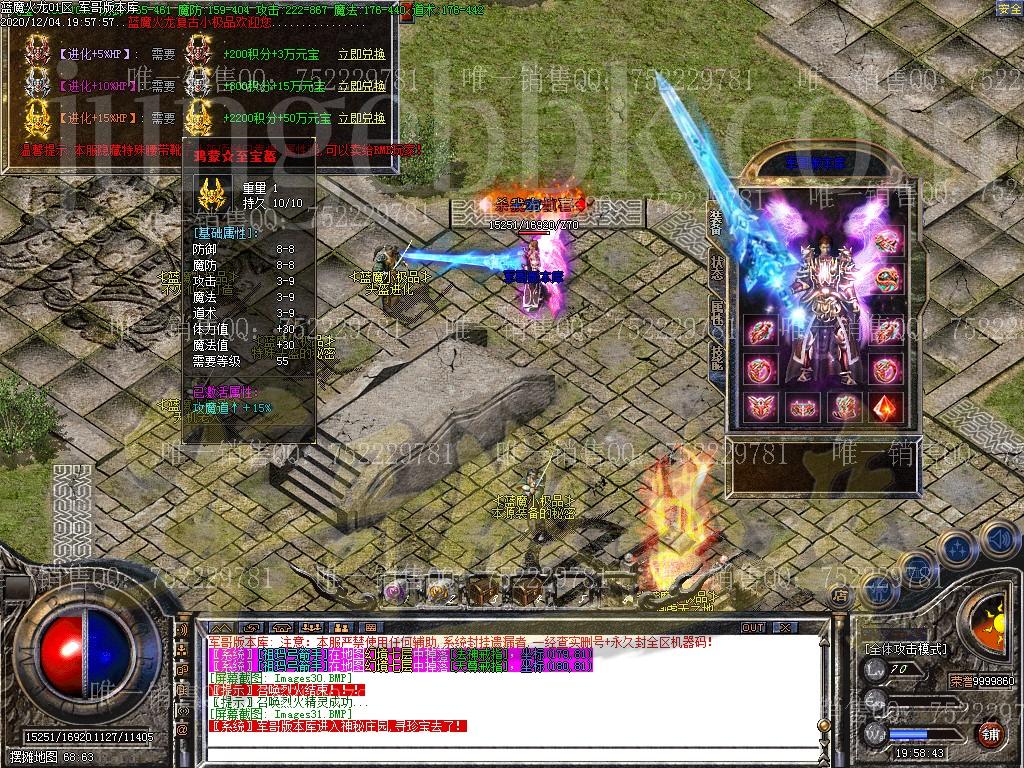Toggle the speaker sound button

[997, 540]
